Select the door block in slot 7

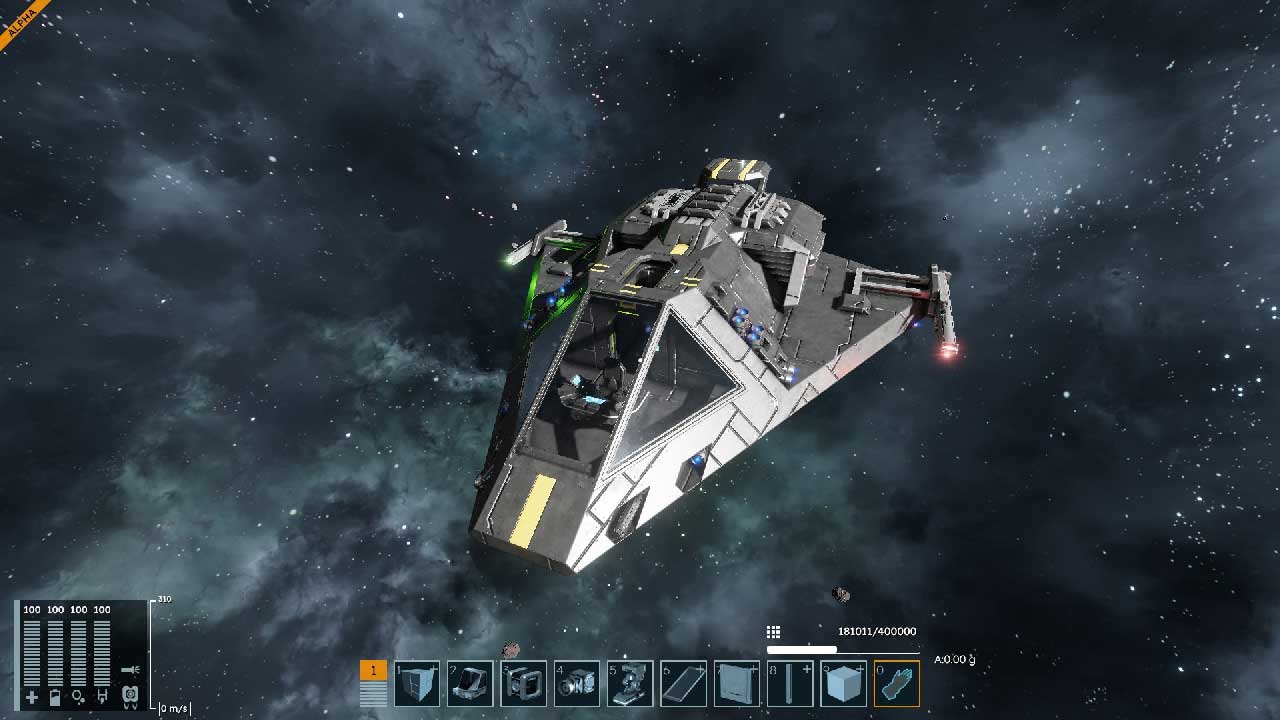[x=737, y=684]
